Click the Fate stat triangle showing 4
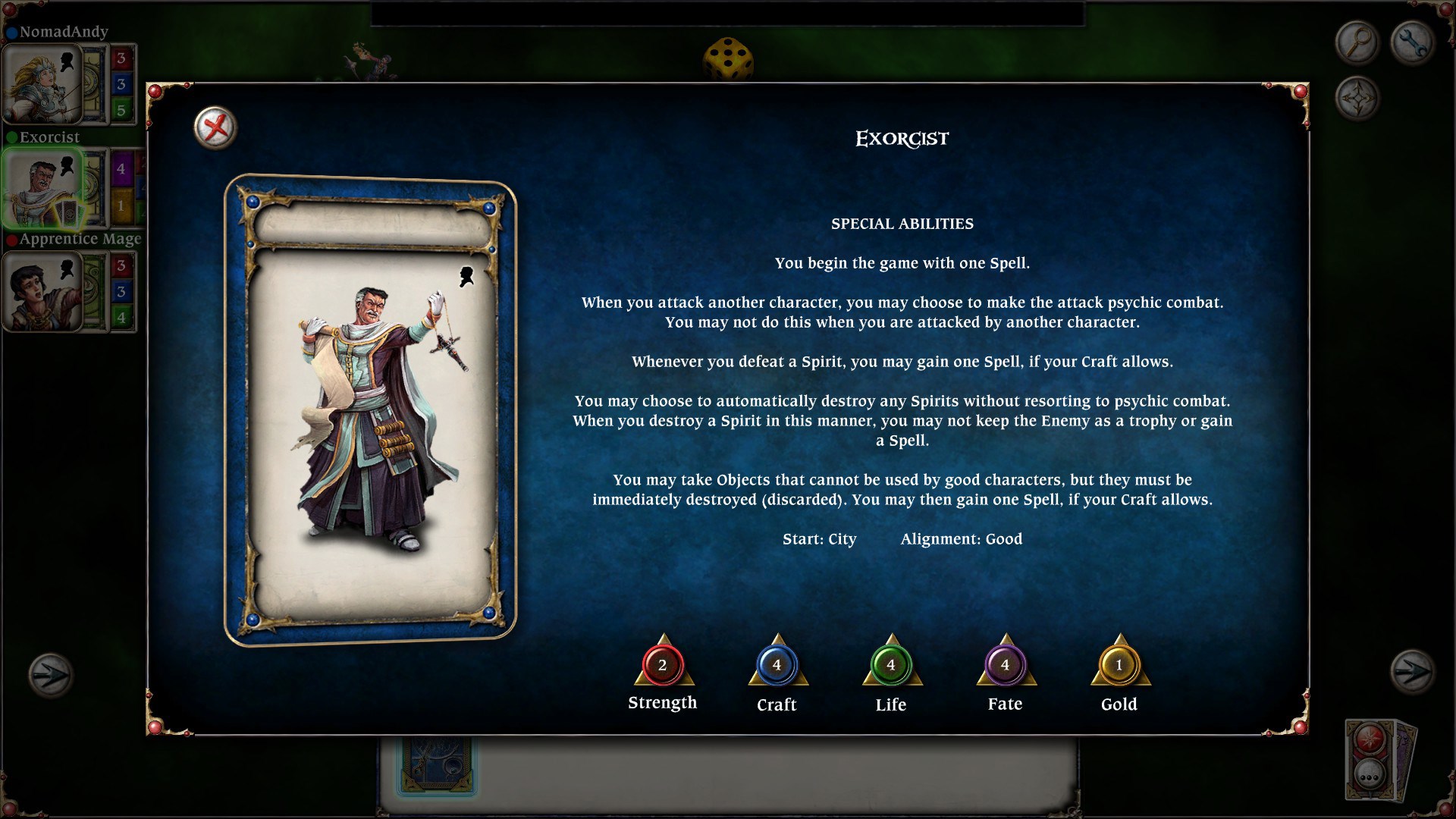The image size is (1456, 819). 1005,667
